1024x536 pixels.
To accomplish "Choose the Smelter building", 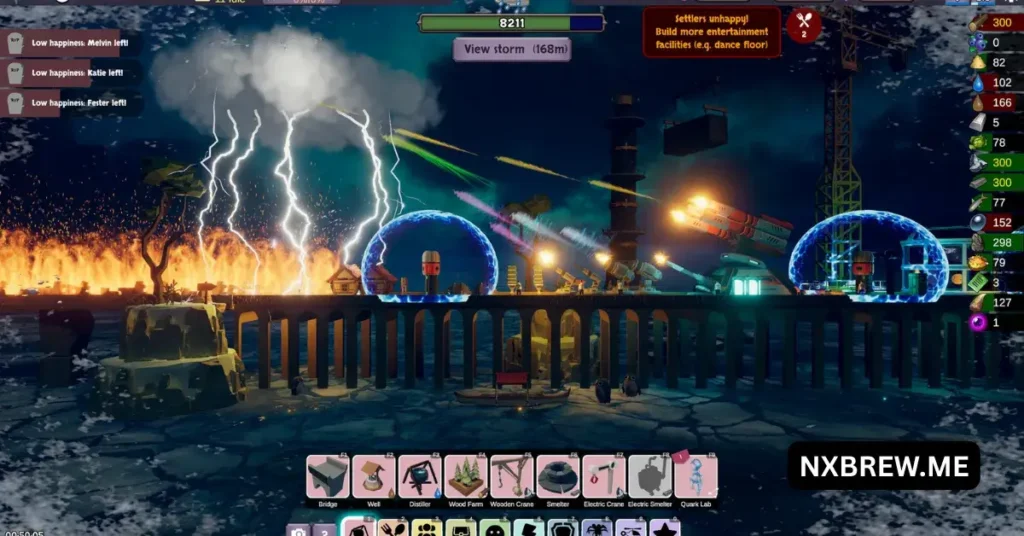I will tap(557, 476).
